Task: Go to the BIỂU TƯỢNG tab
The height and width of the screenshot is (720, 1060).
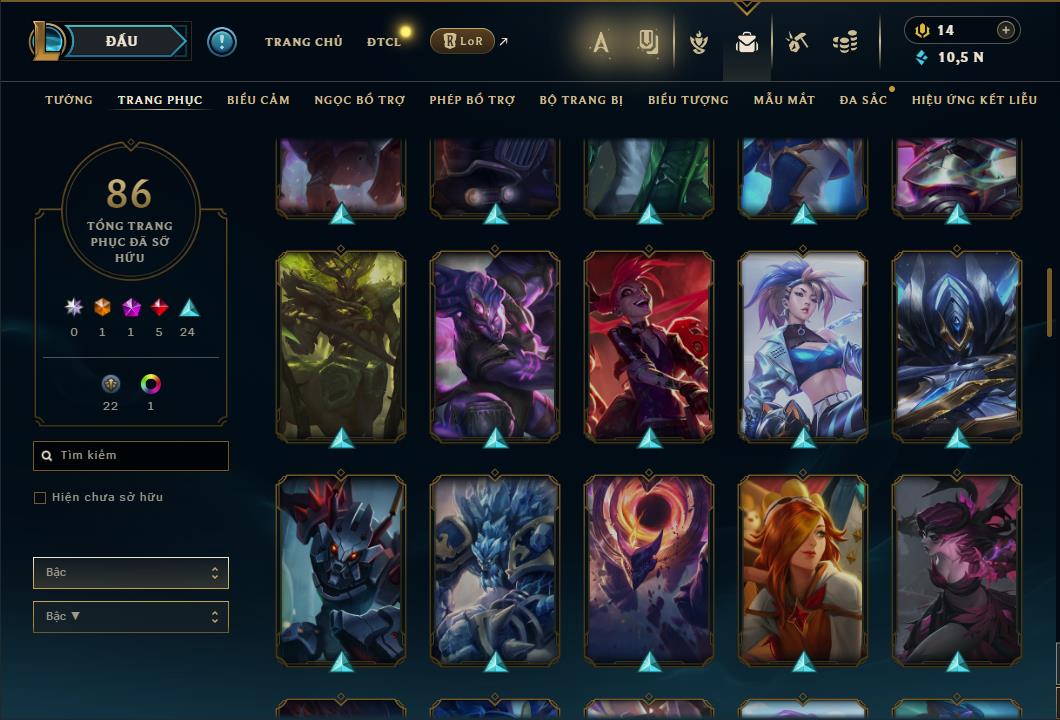Action: 688,100
